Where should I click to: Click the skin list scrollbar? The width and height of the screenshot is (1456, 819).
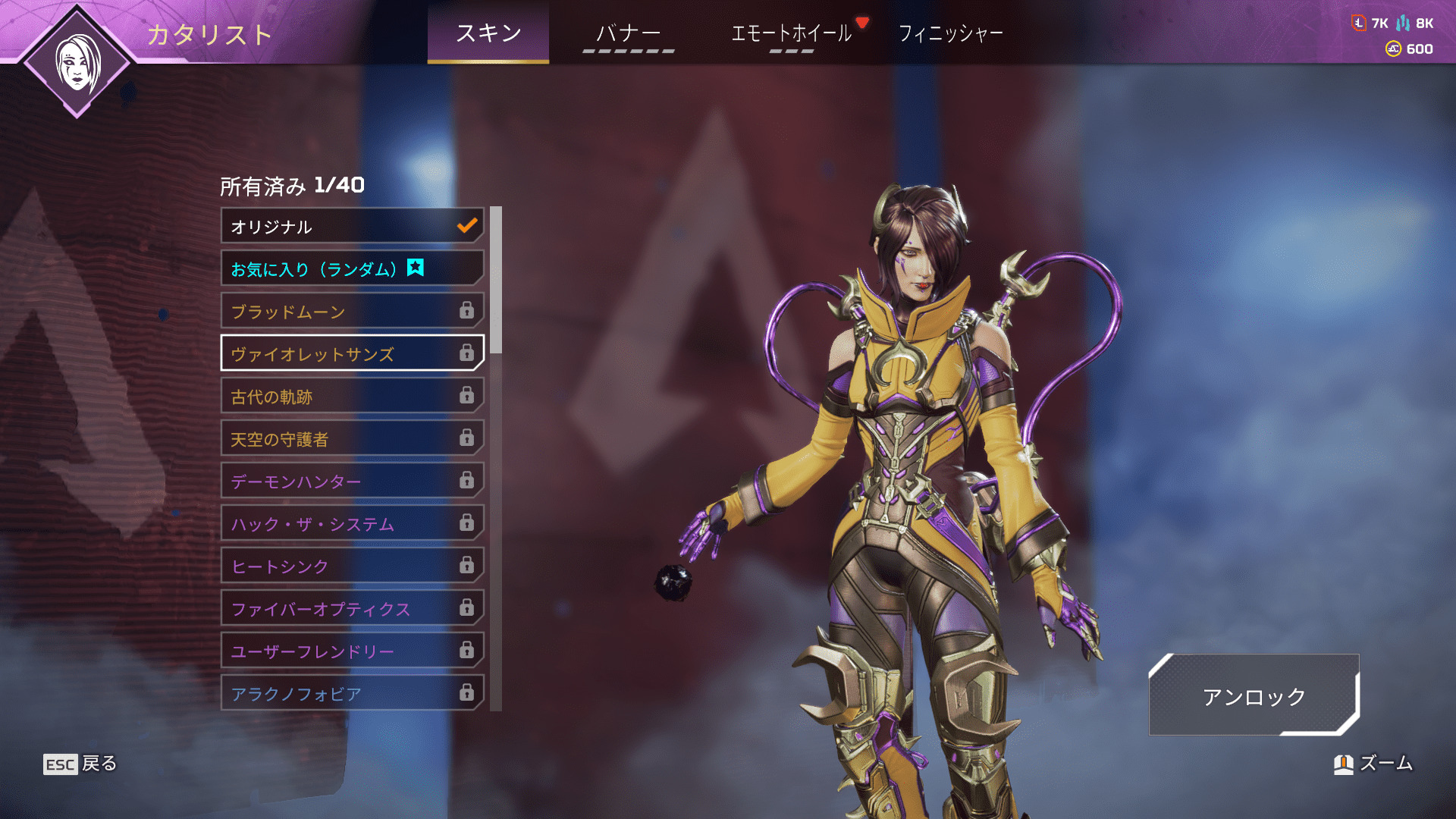pyautogui.click(x=496, y=281)
